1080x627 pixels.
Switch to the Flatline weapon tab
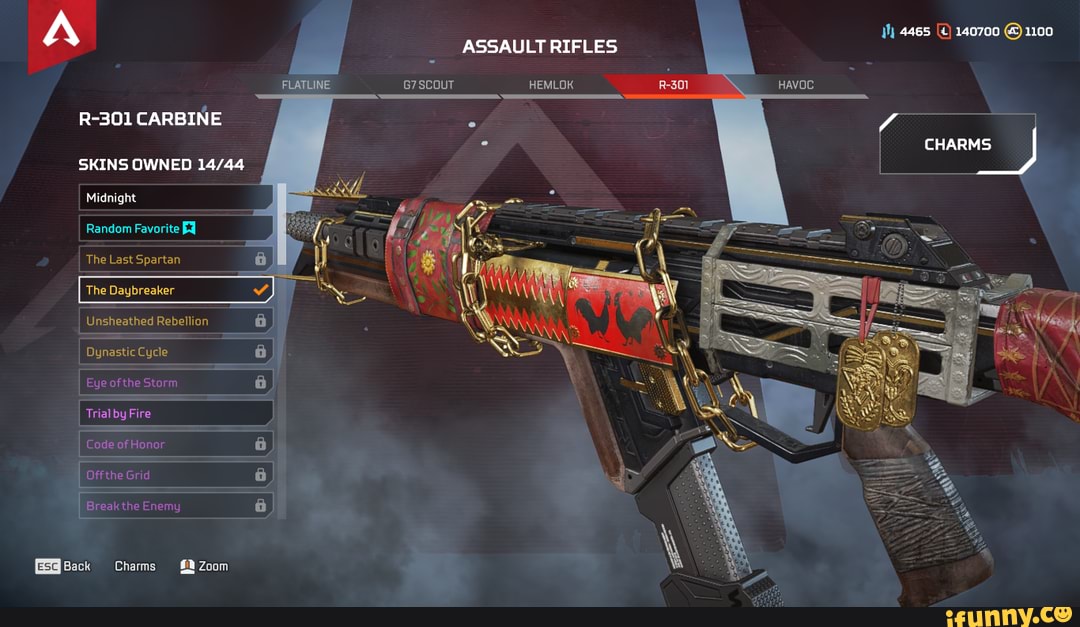(306, 85)
